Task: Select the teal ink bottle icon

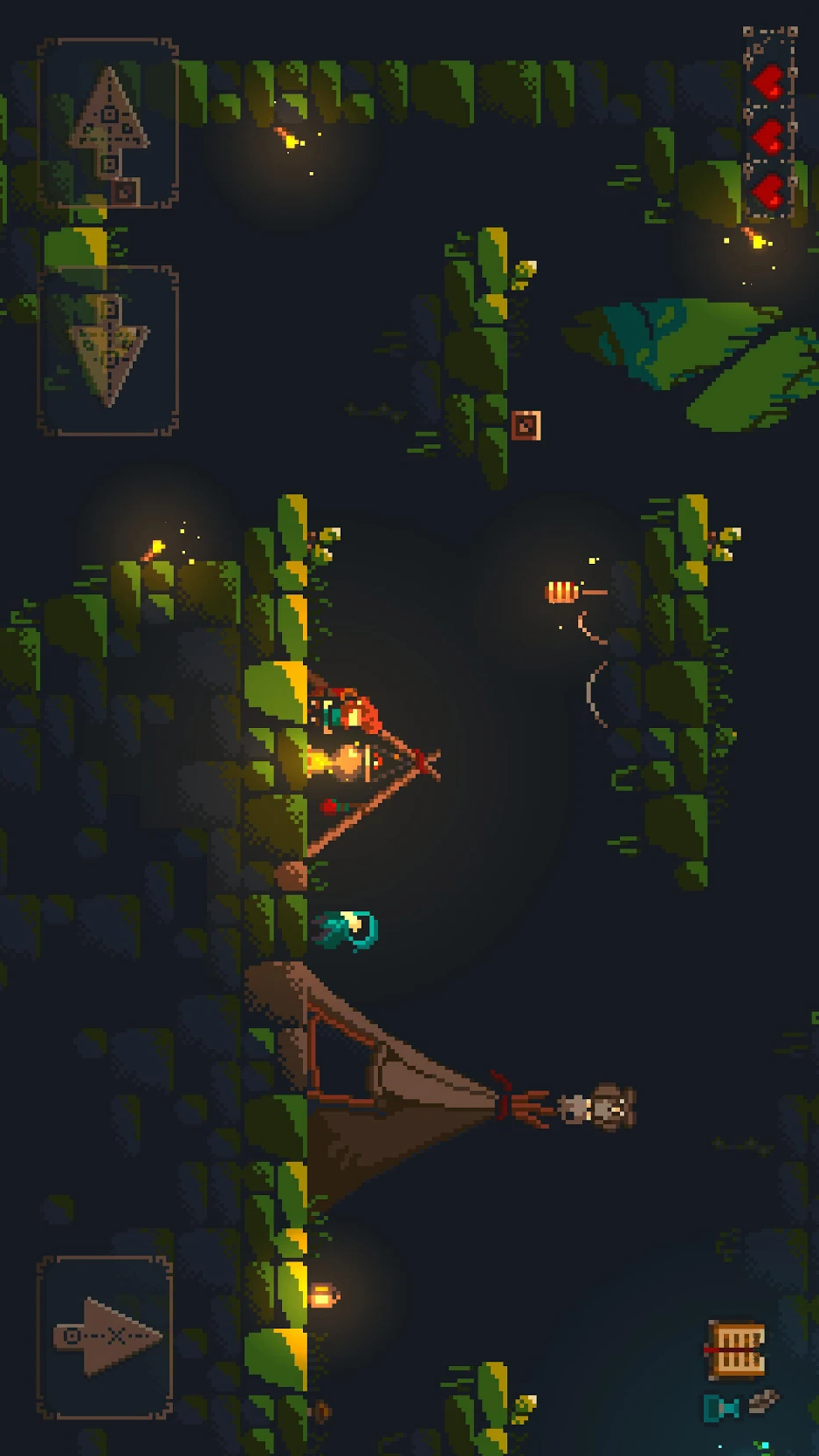Action: pos(721,1407)
